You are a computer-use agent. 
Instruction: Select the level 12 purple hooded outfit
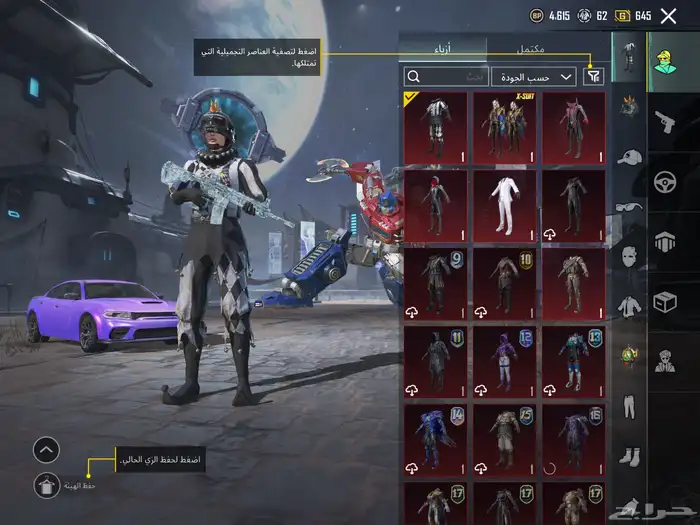point(504,362)
